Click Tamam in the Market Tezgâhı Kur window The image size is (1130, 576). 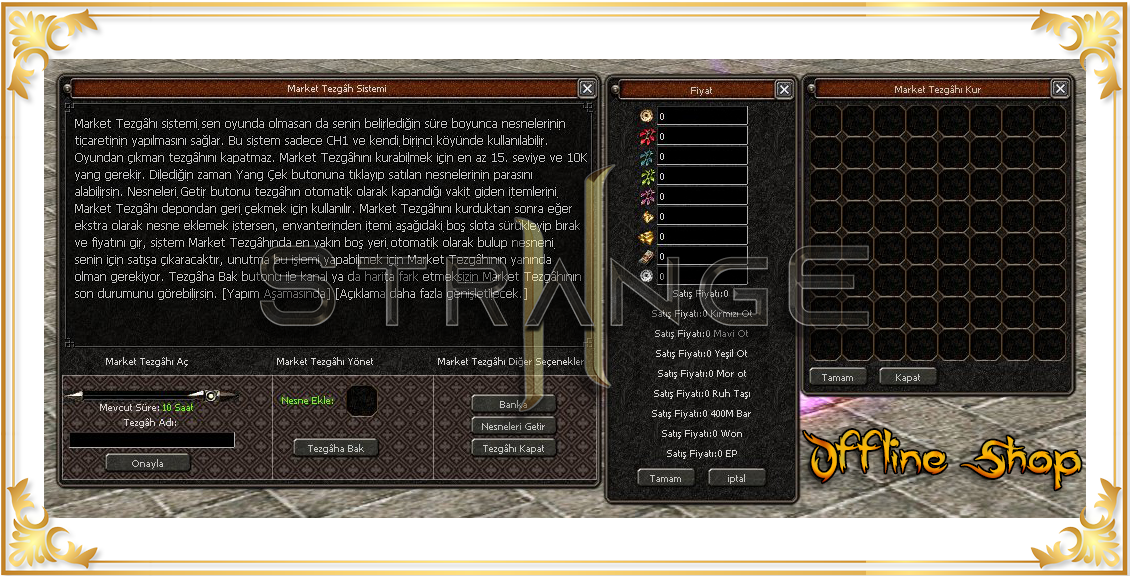point(837,377)
